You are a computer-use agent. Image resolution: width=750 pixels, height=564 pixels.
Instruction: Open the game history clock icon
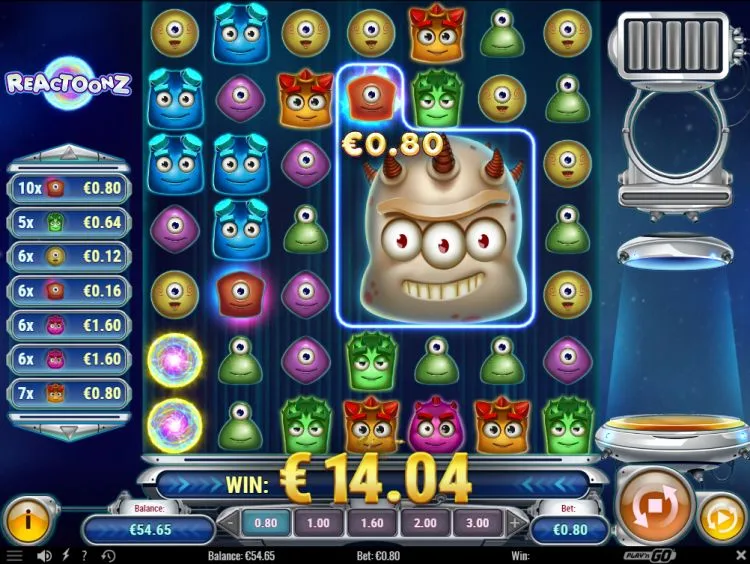click(x=106, y=555)
